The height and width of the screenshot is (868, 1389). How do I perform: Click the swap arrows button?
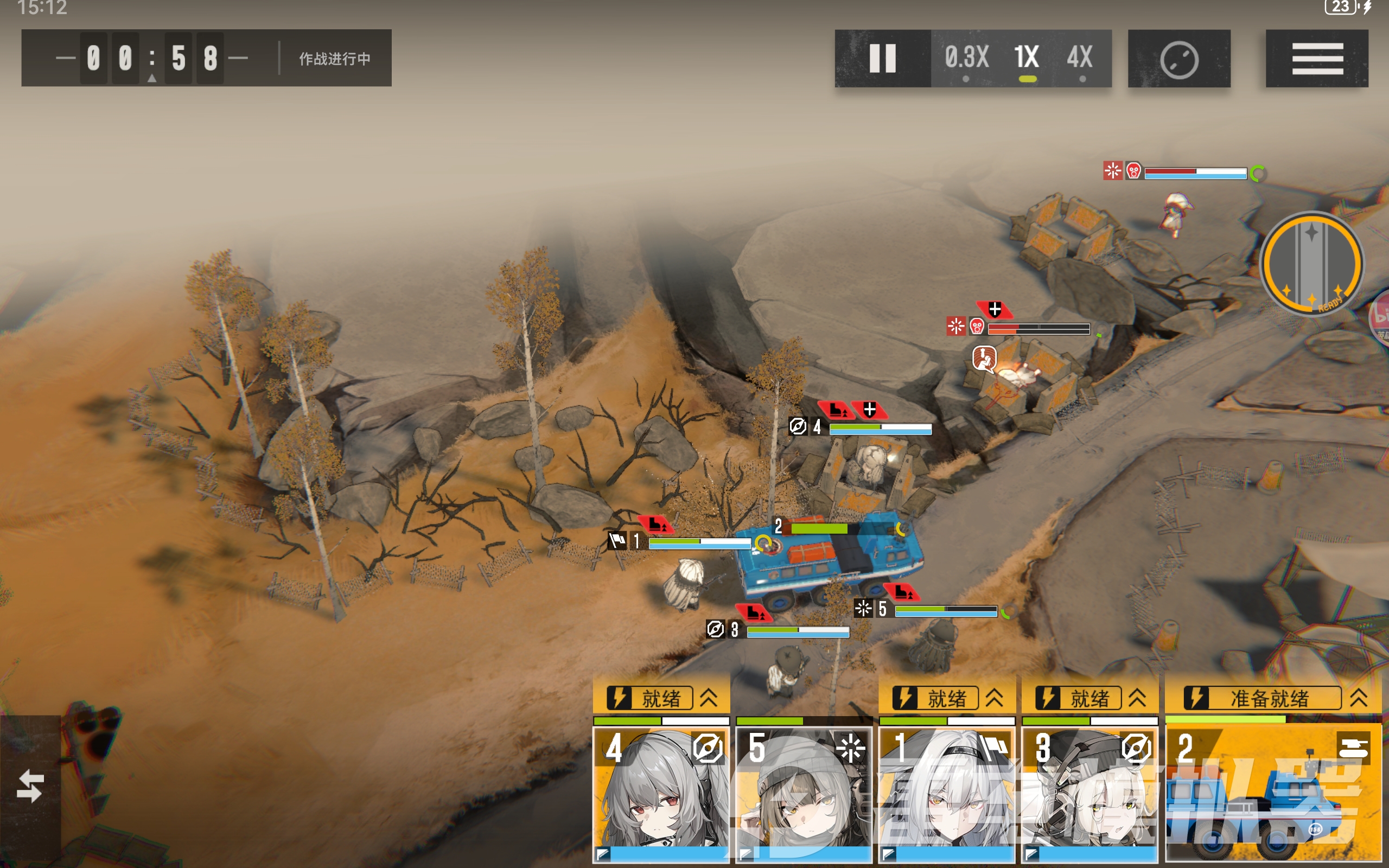tap(30, 786)
